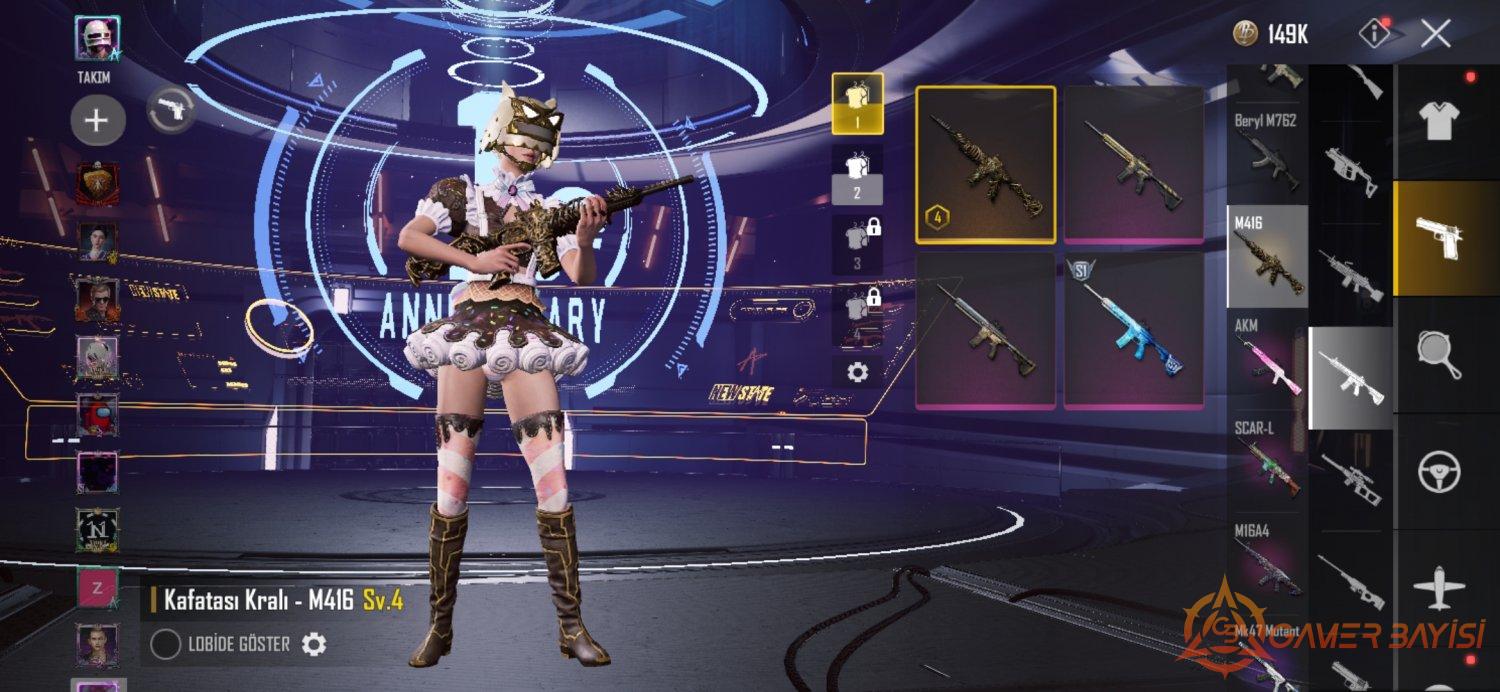
Task: Select M416 in the weapon list
Action: pyautogui.click(x=1267, y=256)
